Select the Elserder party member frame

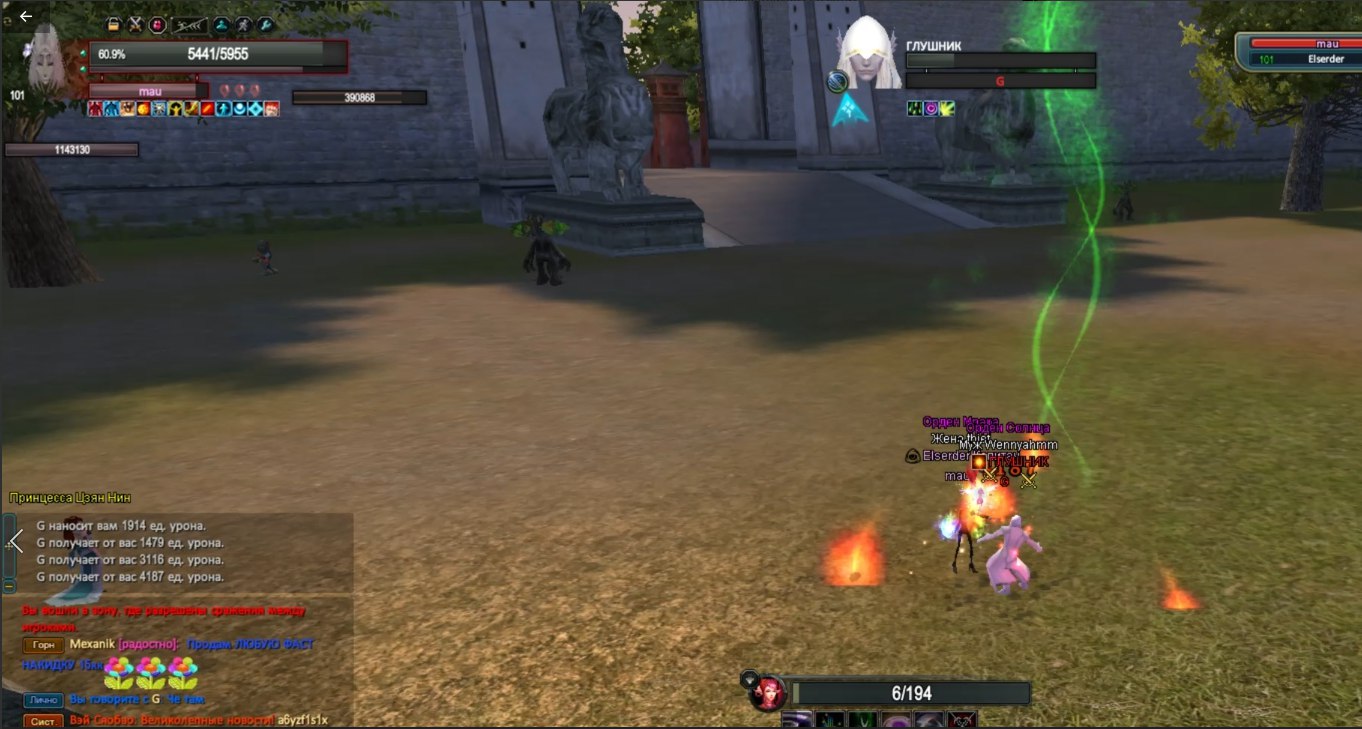(x=1298, y=51)
